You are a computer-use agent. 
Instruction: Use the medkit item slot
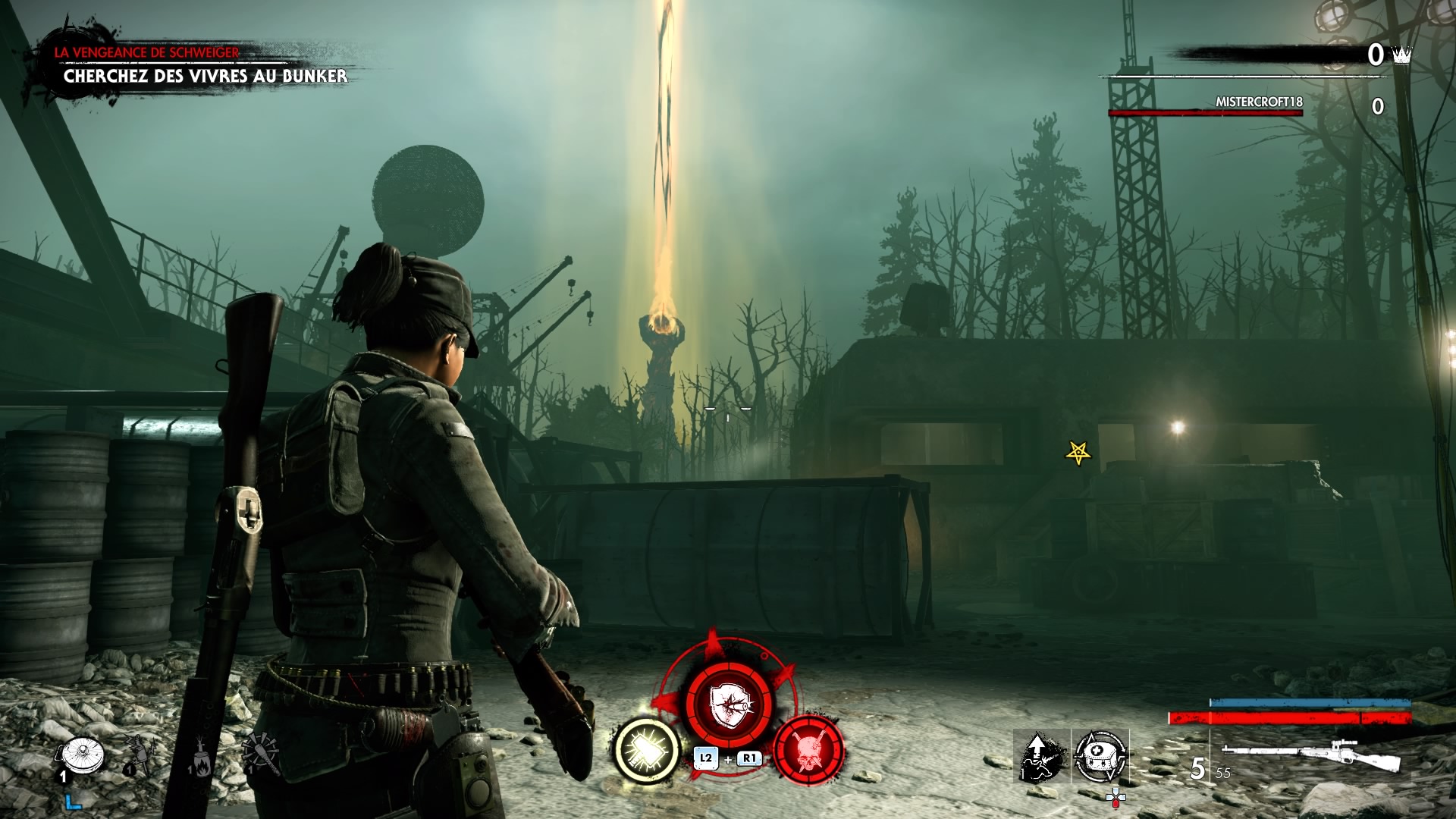coord(1100,756)
